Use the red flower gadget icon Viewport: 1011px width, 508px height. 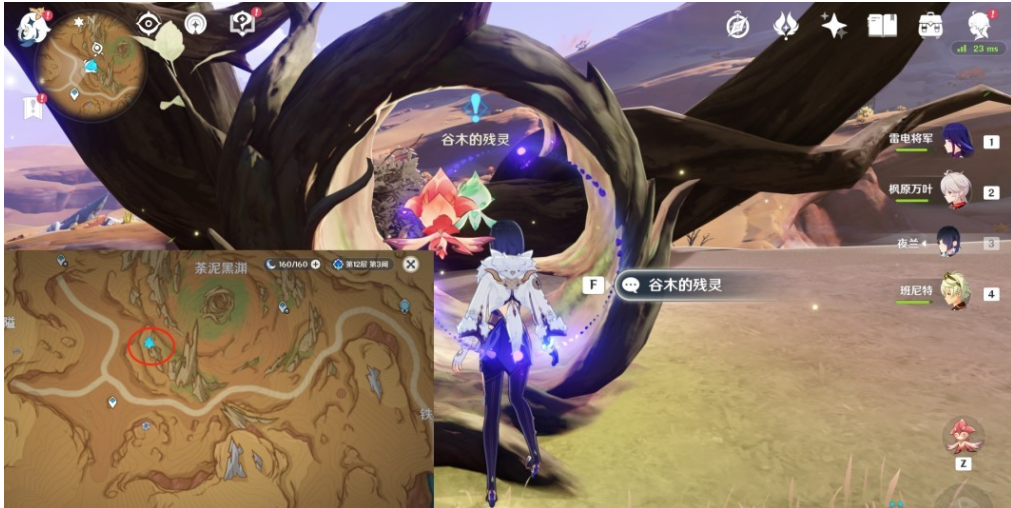[x=963, y=435]
